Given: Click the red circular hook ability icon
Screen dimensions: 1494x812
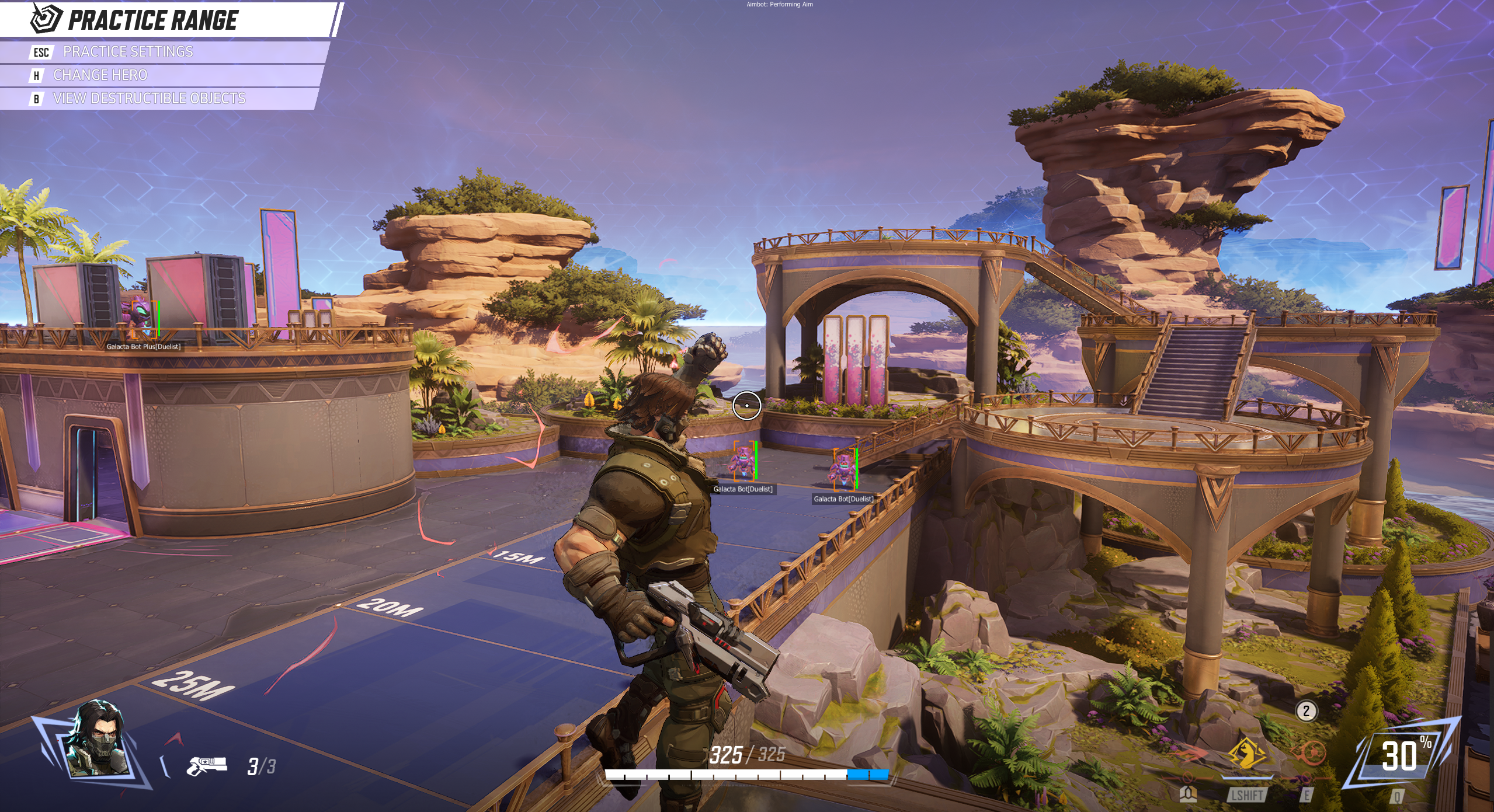Looking at the screenshot, I should coord(1307,754).
